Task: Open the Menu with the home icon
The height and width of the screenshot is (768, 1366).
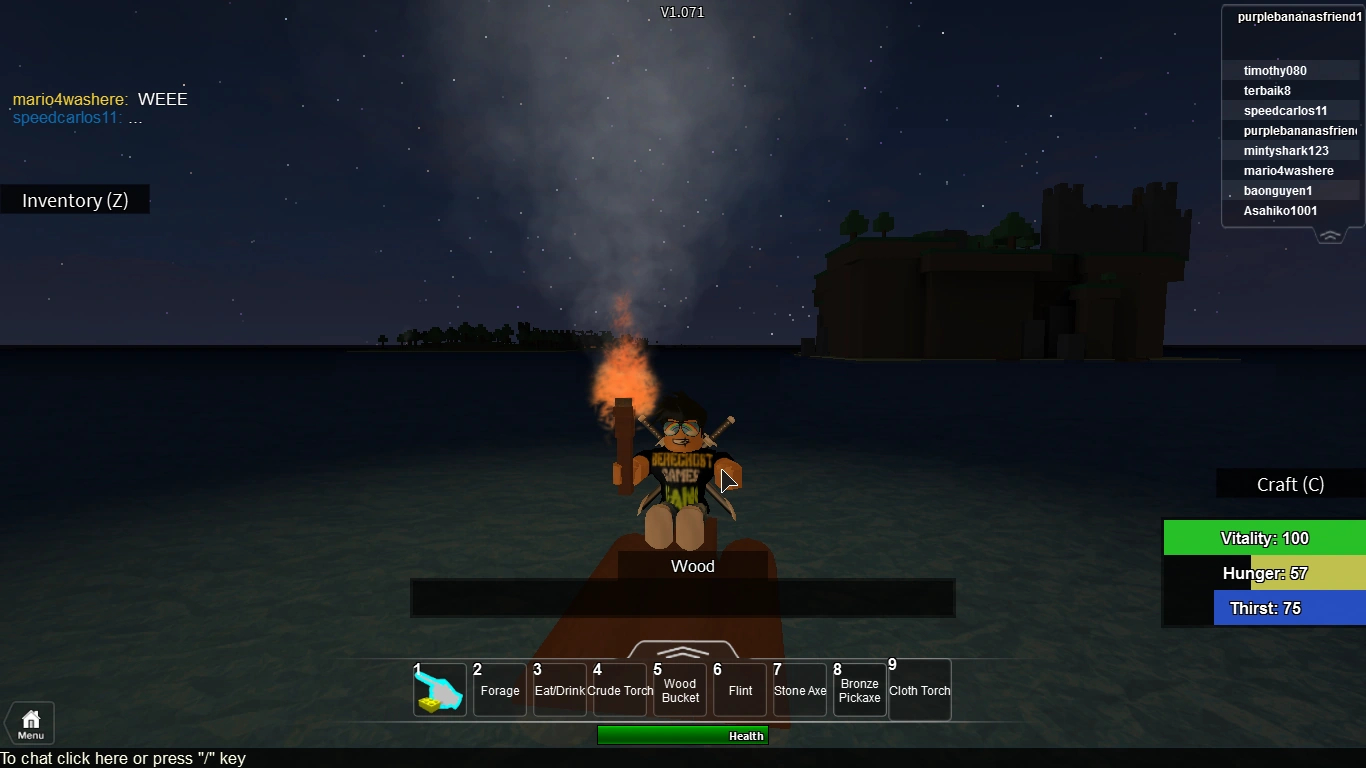Action: point(29,722)
